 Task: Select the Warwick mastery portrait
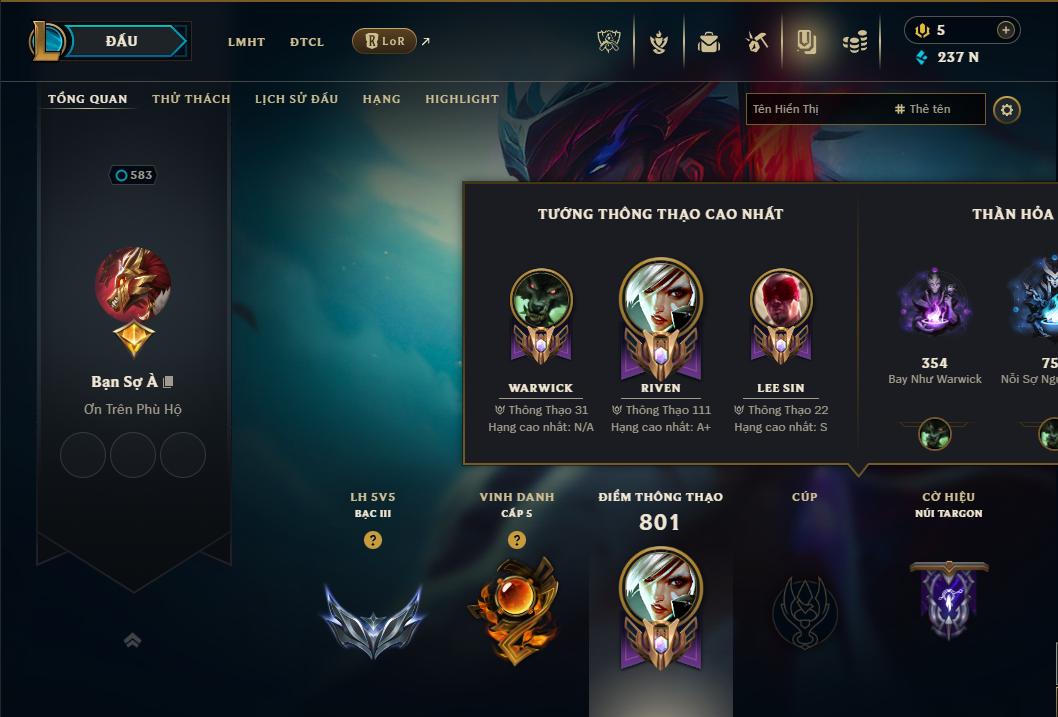tap(541, 300)
